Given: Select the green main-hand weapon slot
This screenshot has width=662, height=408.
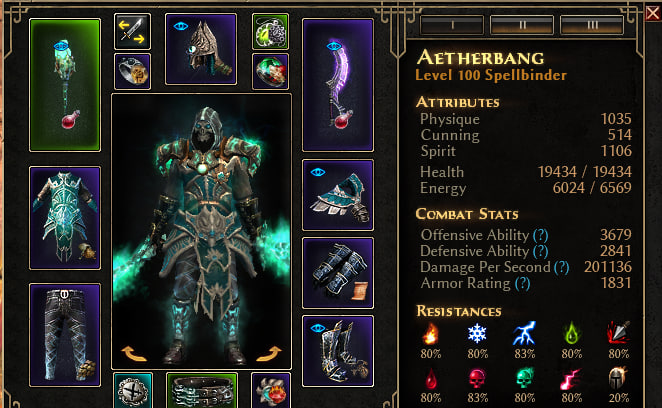Looking at the screenshot, I should [65, 86].
